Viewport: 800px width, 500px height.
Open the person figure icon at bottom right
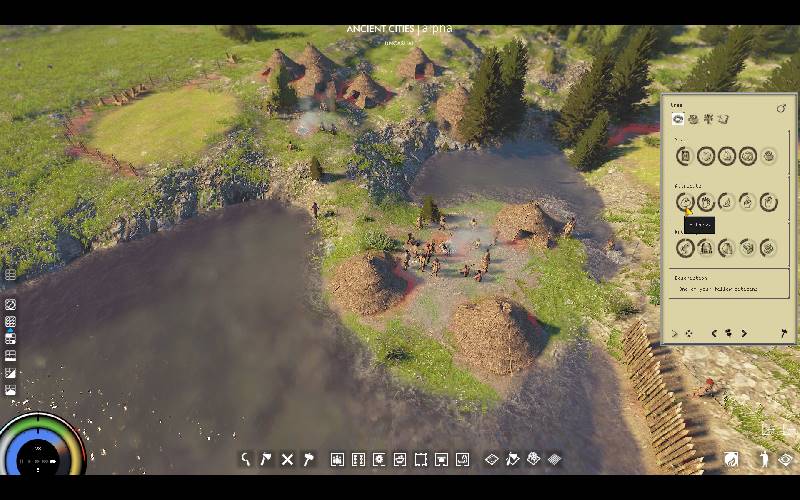point(763,459)
